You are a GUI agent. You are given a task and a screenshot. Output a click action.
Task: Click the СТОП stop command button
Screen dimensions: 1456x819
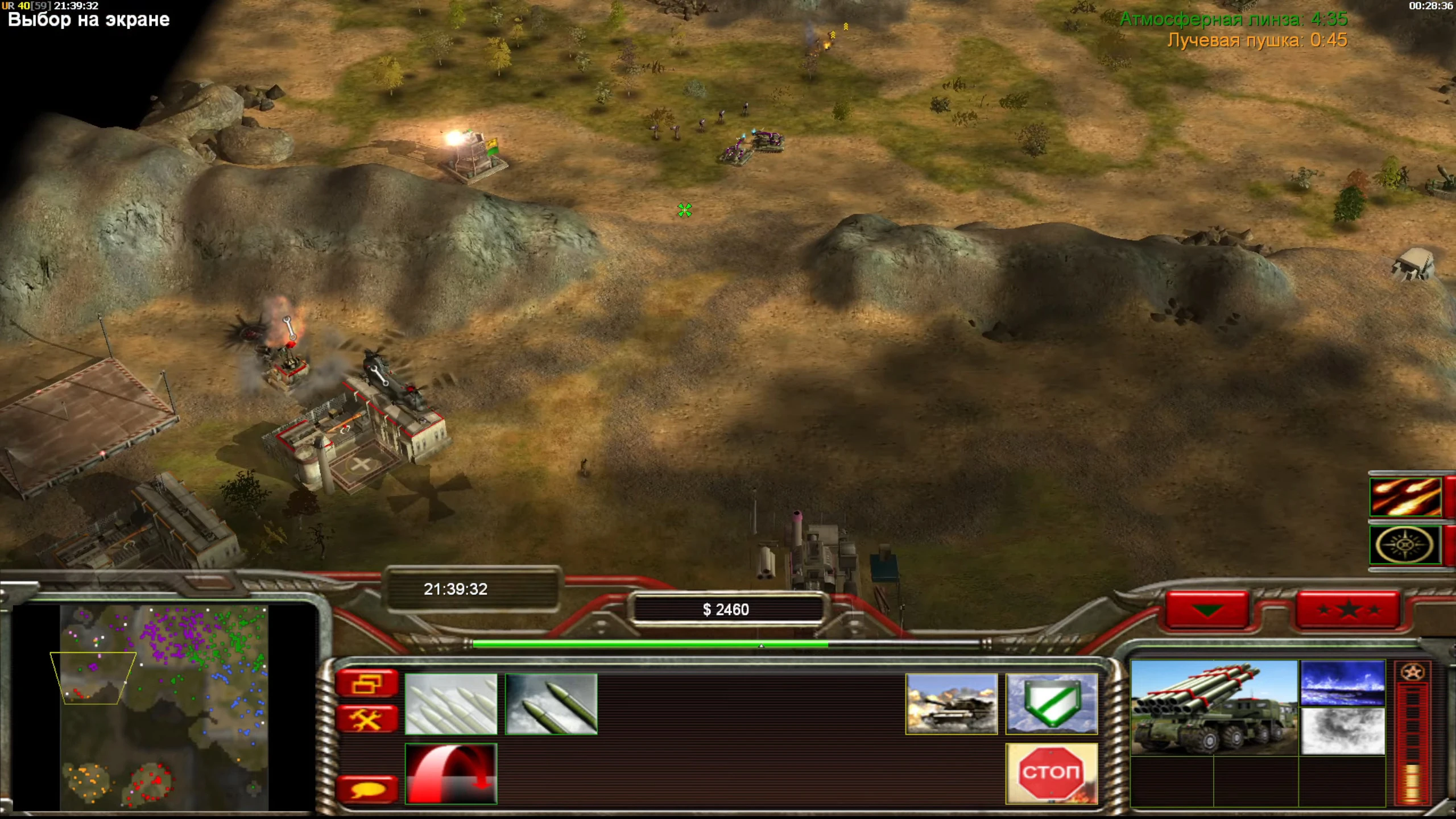pos(1051,773)
